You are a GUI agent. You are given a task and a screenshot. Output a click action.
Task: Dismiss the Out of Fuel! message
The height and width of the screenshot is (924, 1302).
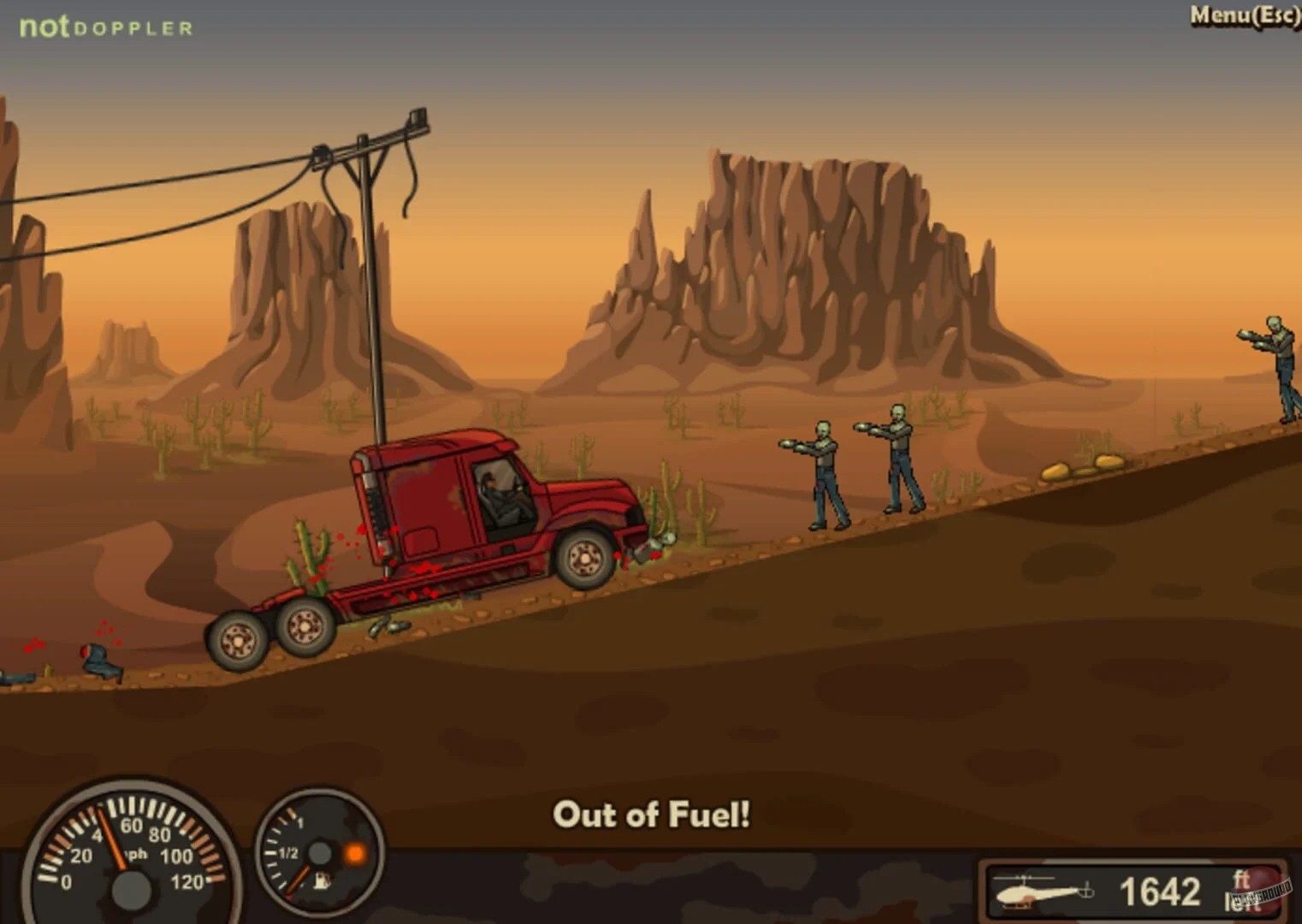(652, 815)
